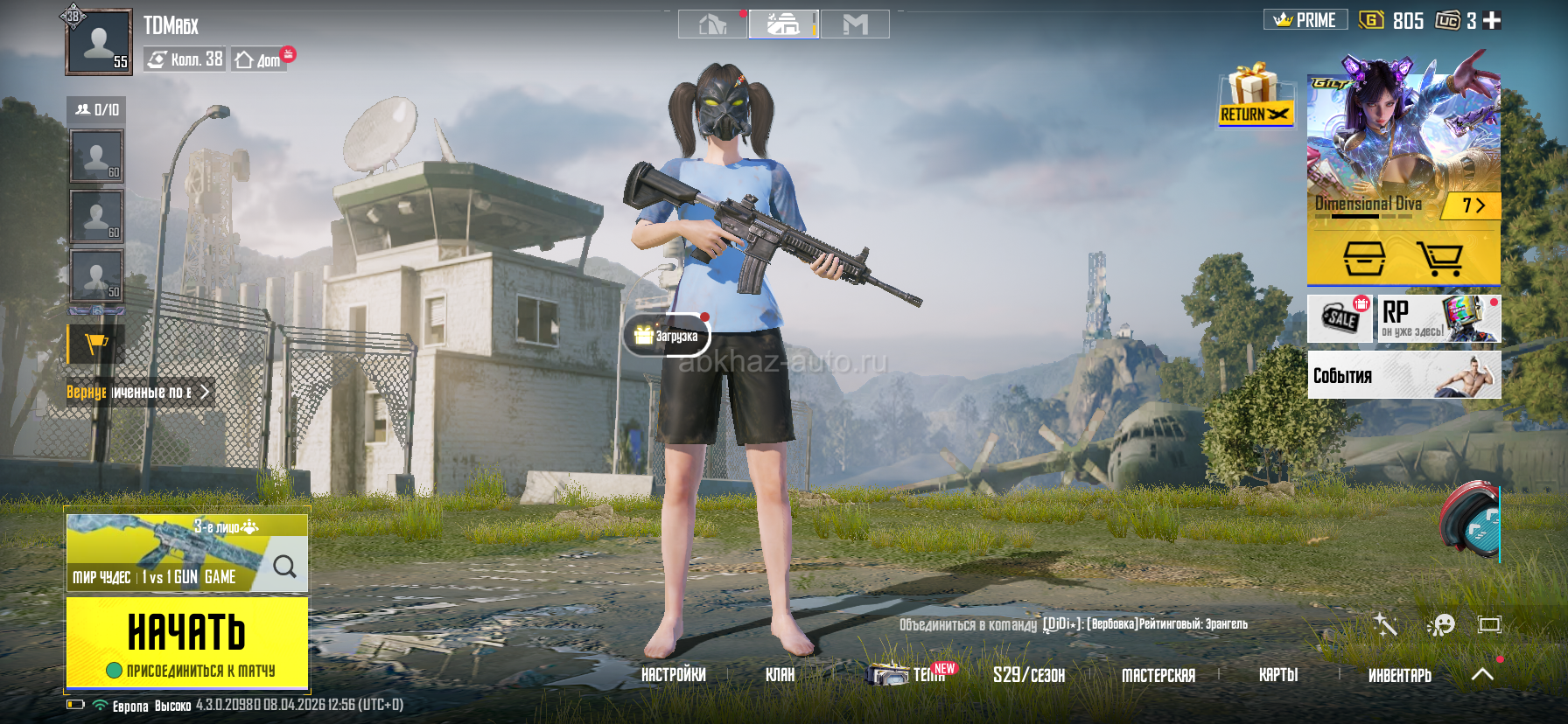Expand the bottom menu arrow
This screenshot has height=724, width=1568.
tap(1482, 674)
